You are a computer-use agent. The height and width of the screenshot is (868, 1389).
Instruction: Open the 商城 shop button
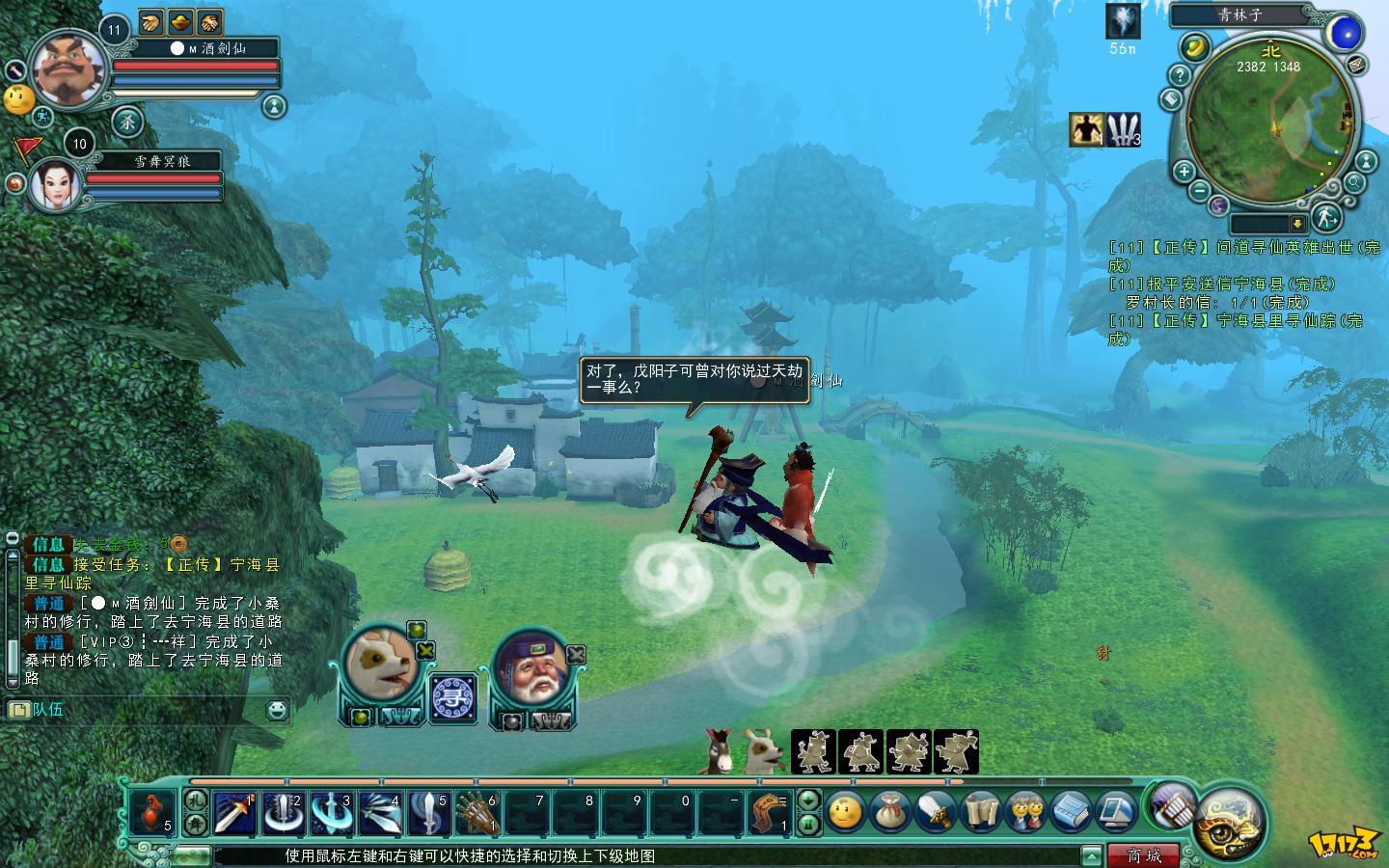click(x=1144, y=855)
